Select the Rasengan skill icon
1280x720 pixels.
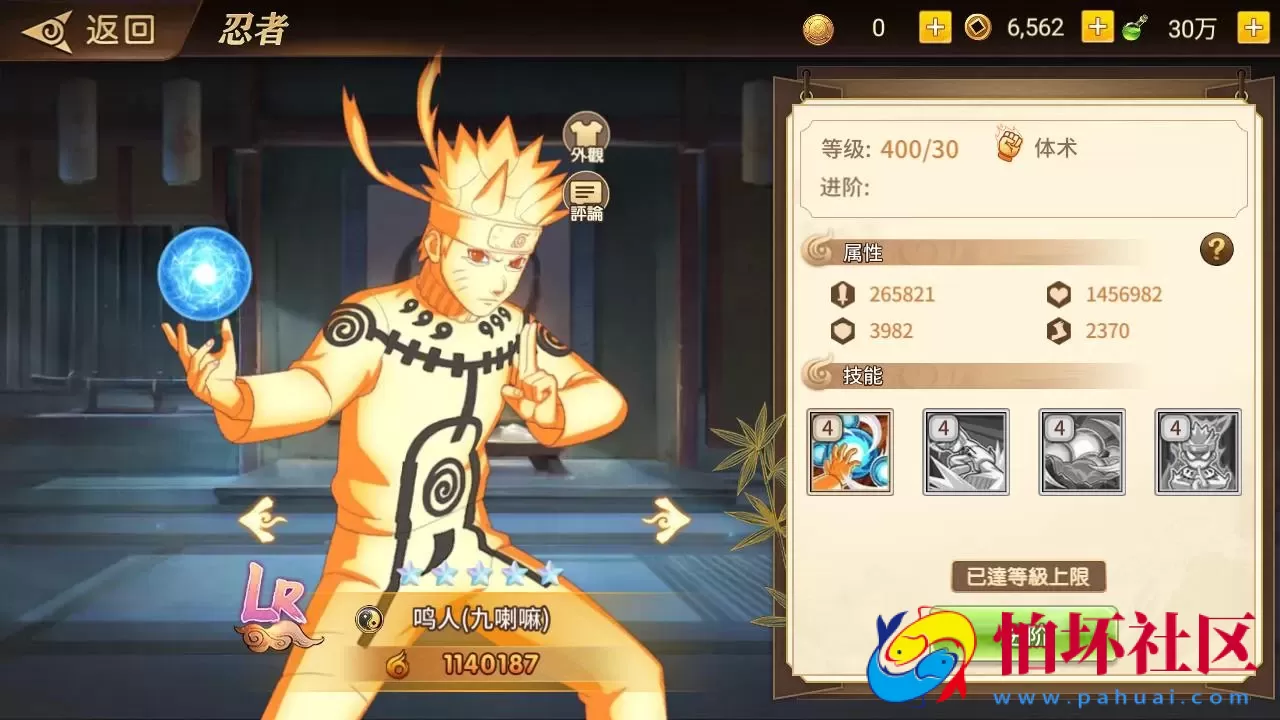851,452
